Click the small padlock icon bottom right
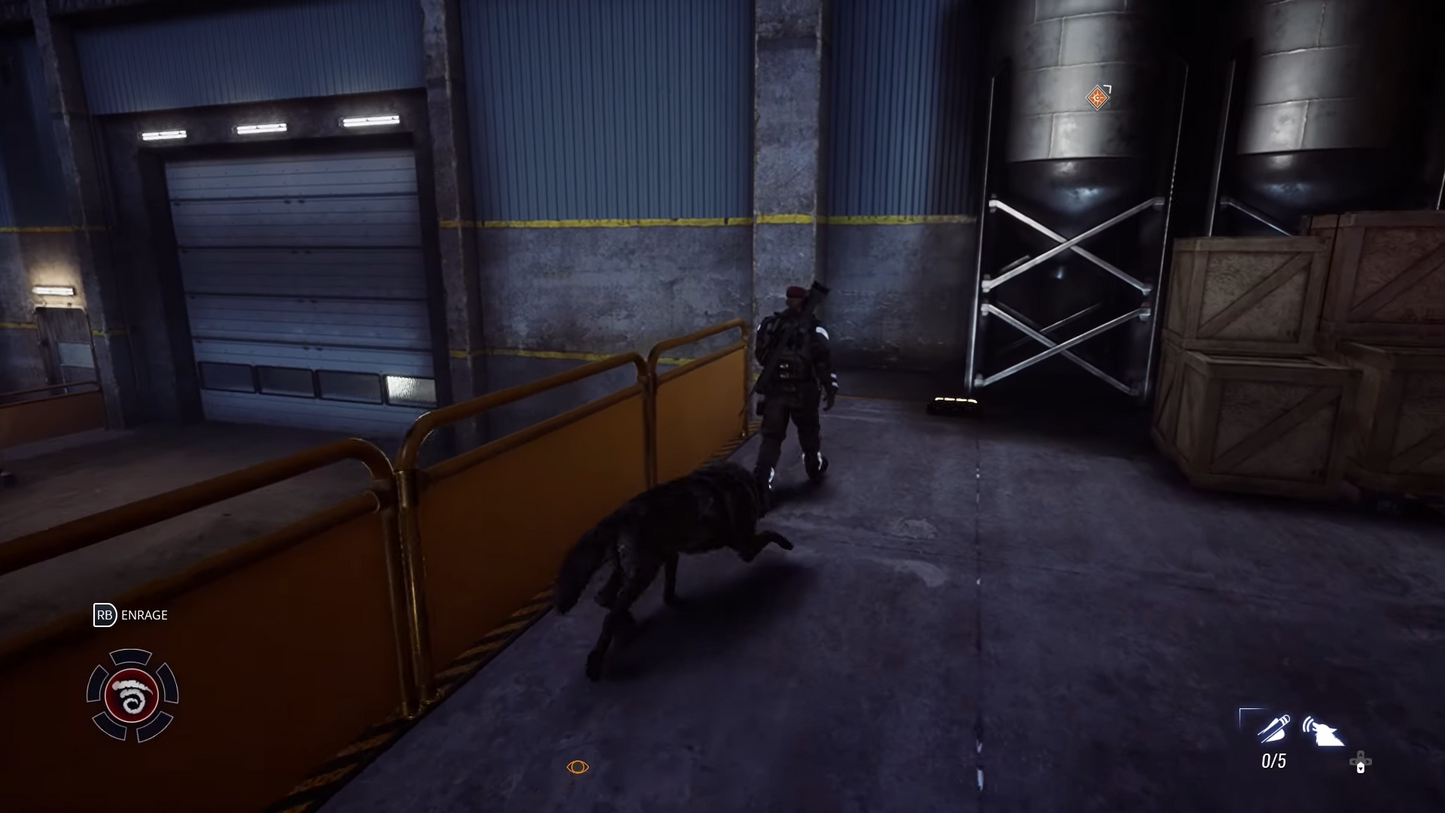This screenshot has width=1445, height=813. coord(1360,766)
